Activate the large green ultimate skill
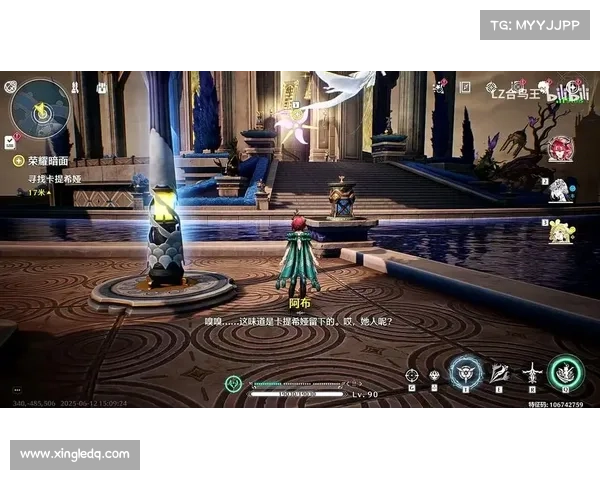 566,373
